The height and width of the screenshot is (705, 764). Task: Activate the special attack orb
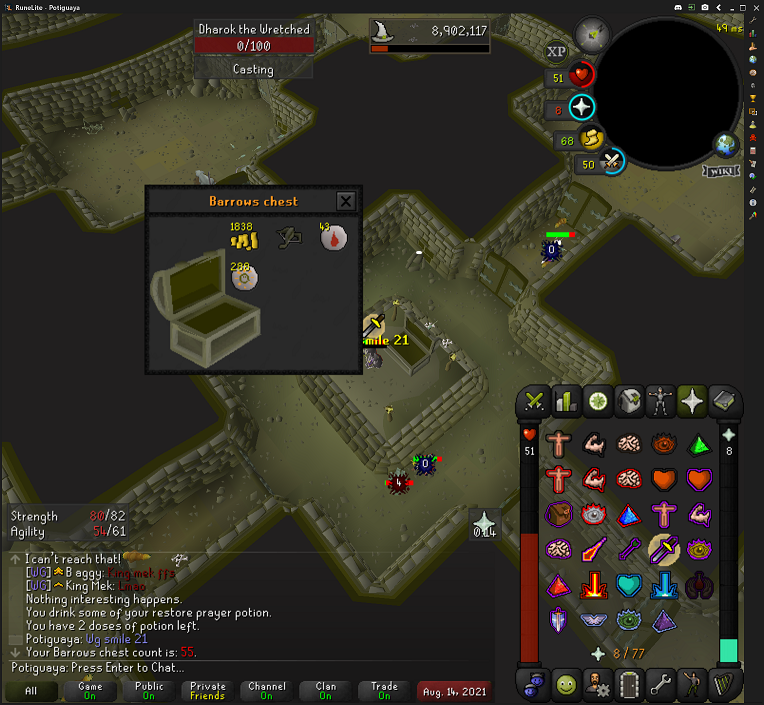610,162
